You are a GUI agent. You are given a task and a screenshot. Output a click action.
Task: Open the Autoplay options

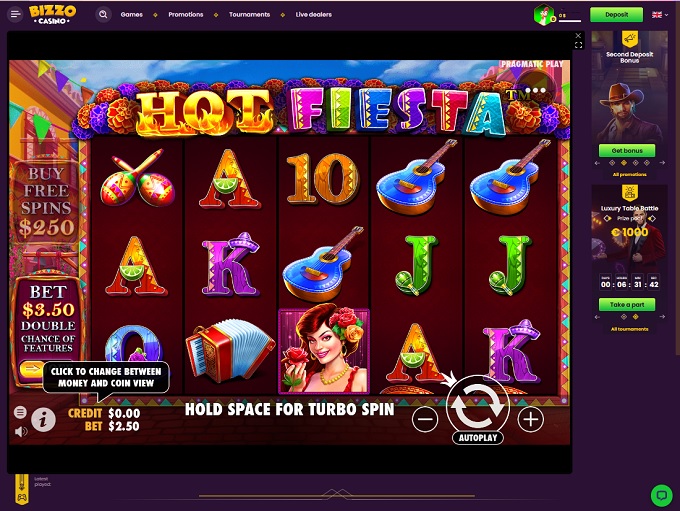[x=478, y=438]
